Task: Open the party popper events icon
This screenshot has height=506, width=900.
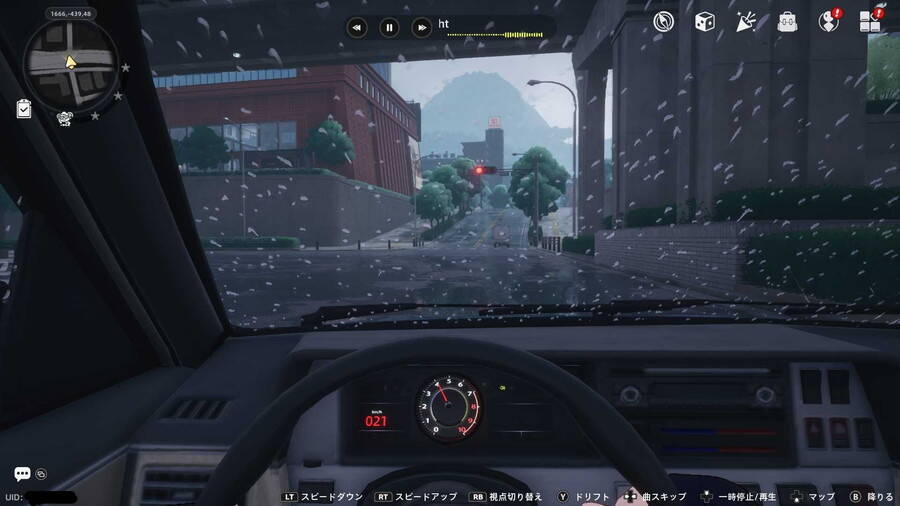Action: tap(746, 21)
